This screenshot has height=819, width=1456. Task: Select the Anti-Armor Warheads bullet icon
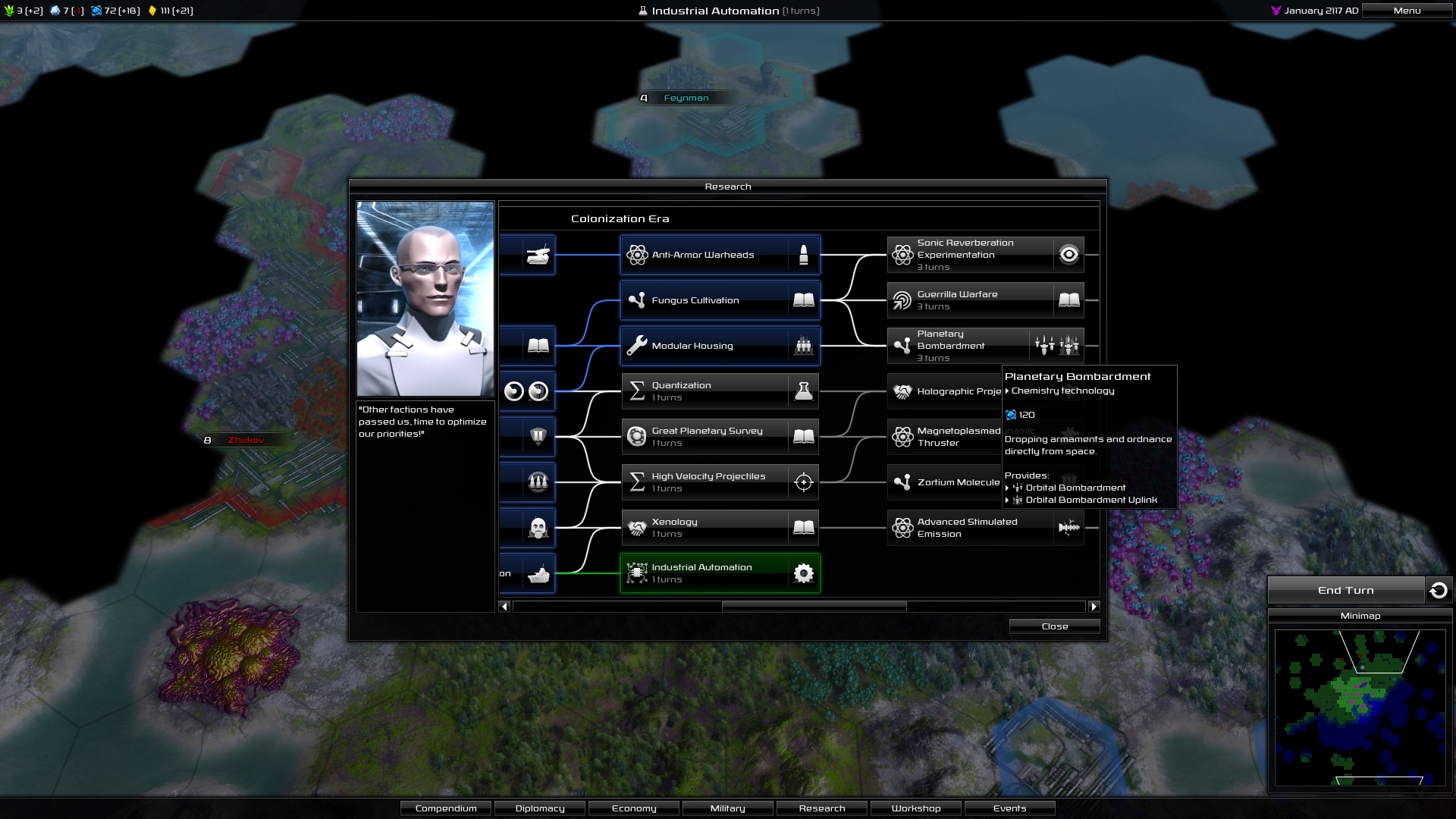point(803,254)
